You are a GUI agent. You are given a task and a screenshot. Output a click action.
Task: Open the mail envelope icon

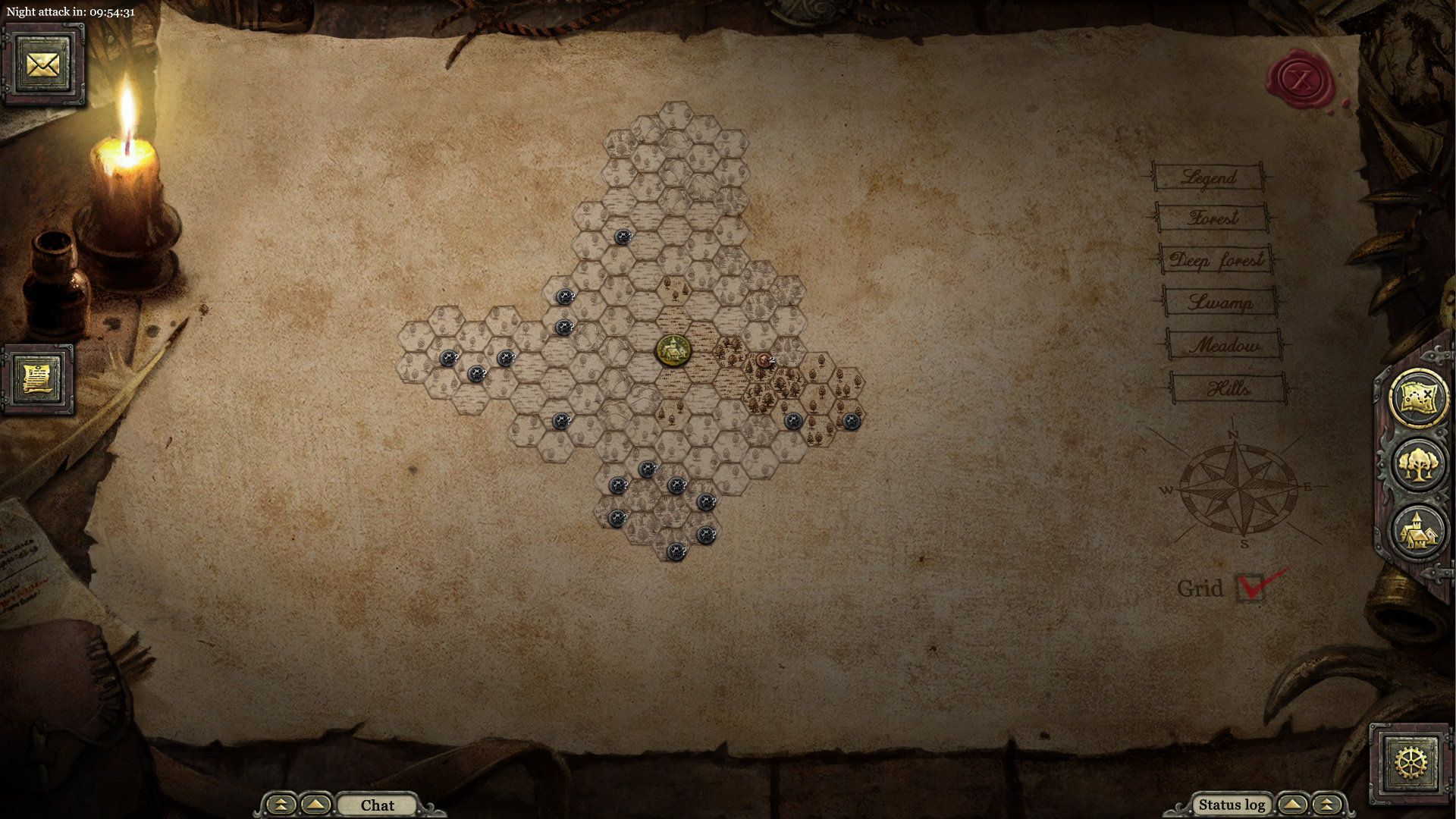43,63
